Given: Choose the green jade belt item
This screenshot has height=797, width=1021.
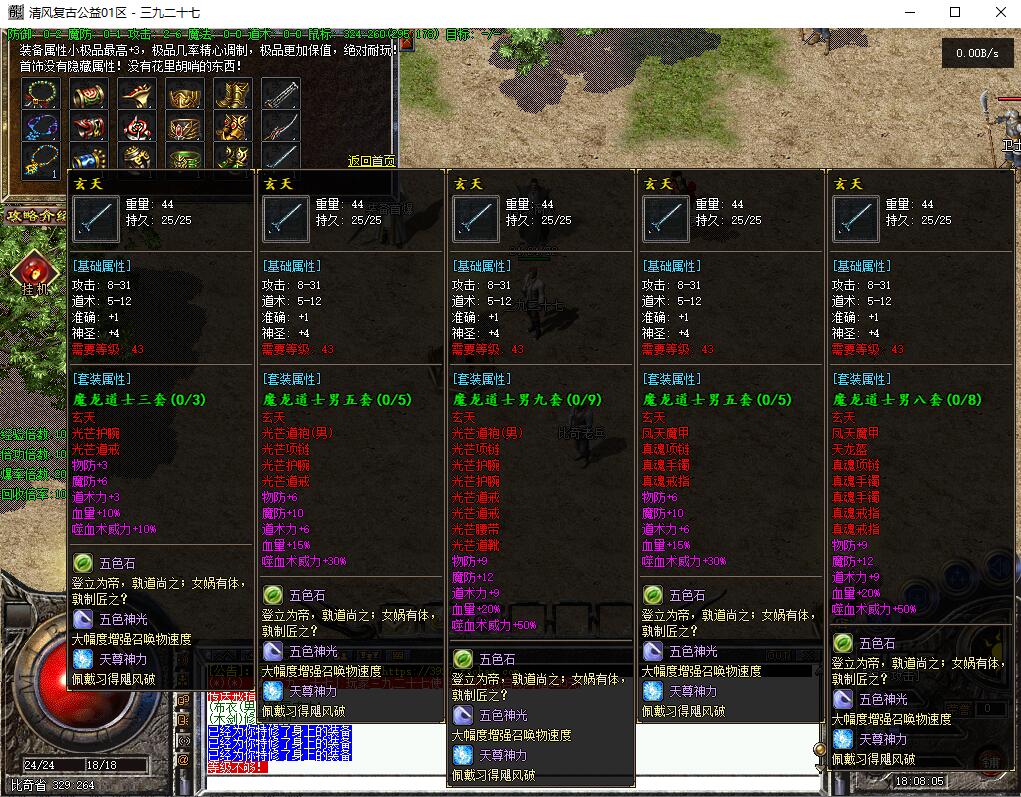Looking at the screenshot, I should (185, 158).
